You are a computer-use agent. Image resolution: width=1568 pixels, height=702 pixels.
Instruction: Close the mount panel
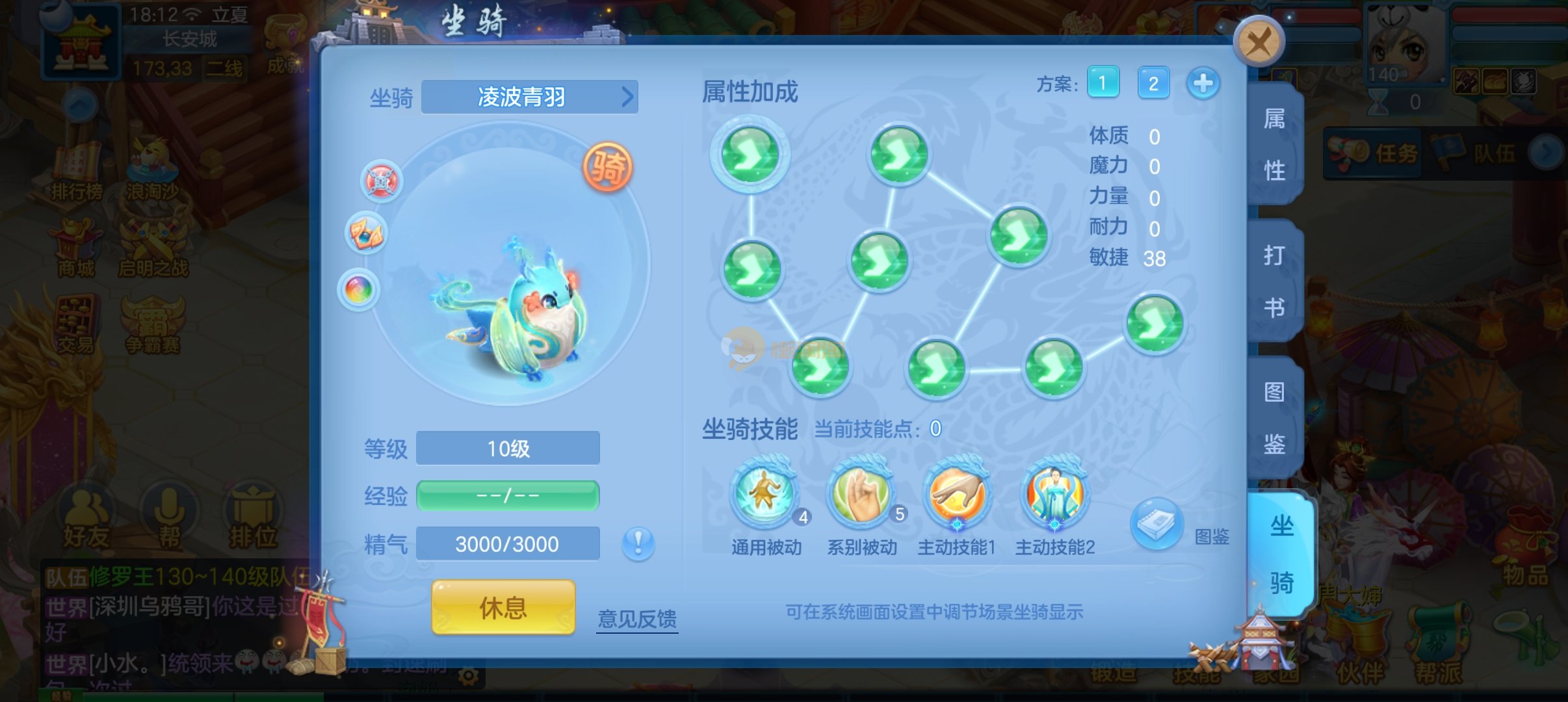(1259, 42)
